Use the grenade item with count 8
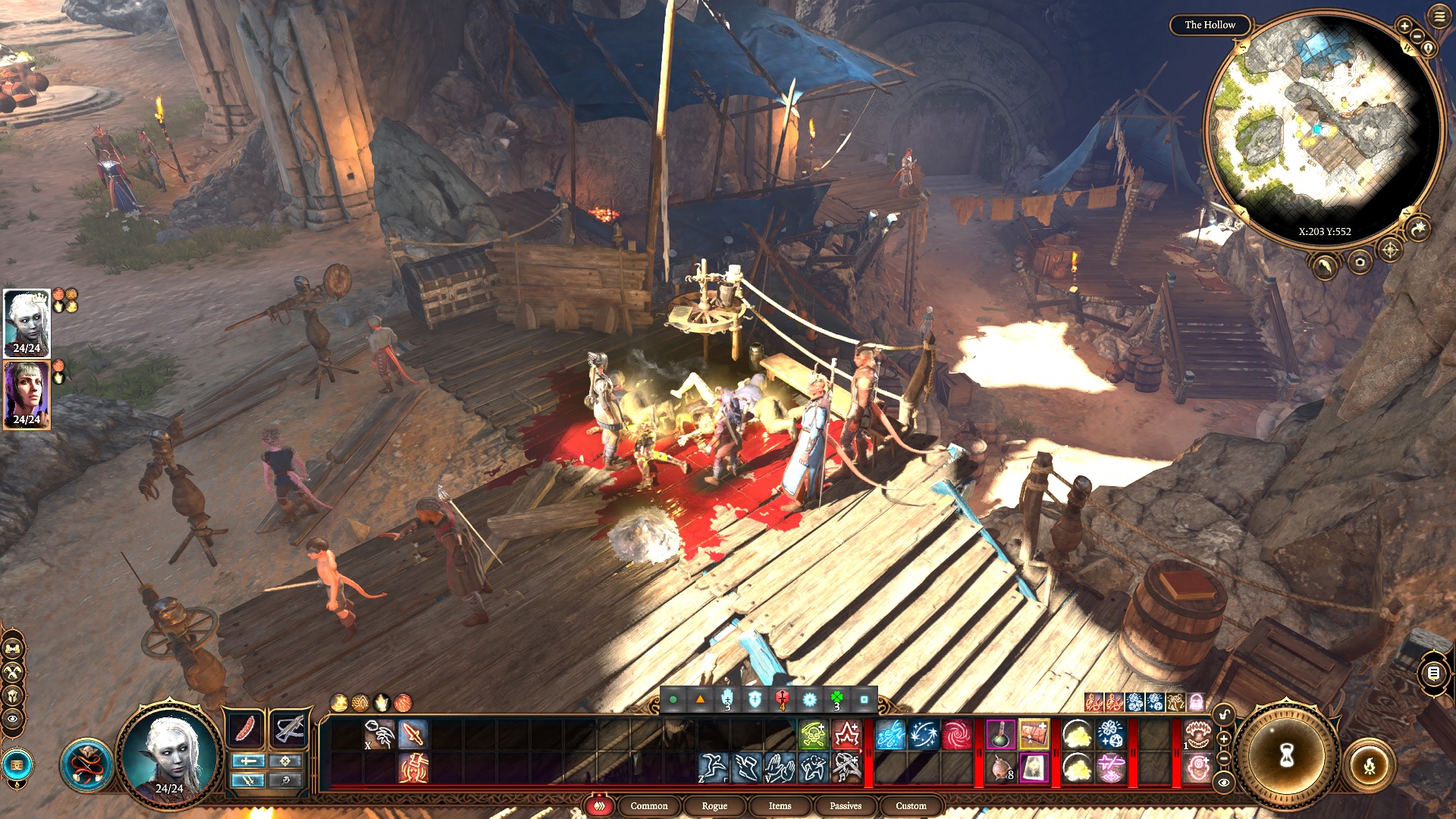The width and height of the screenshot is (1456, 819). [1001, 767]
